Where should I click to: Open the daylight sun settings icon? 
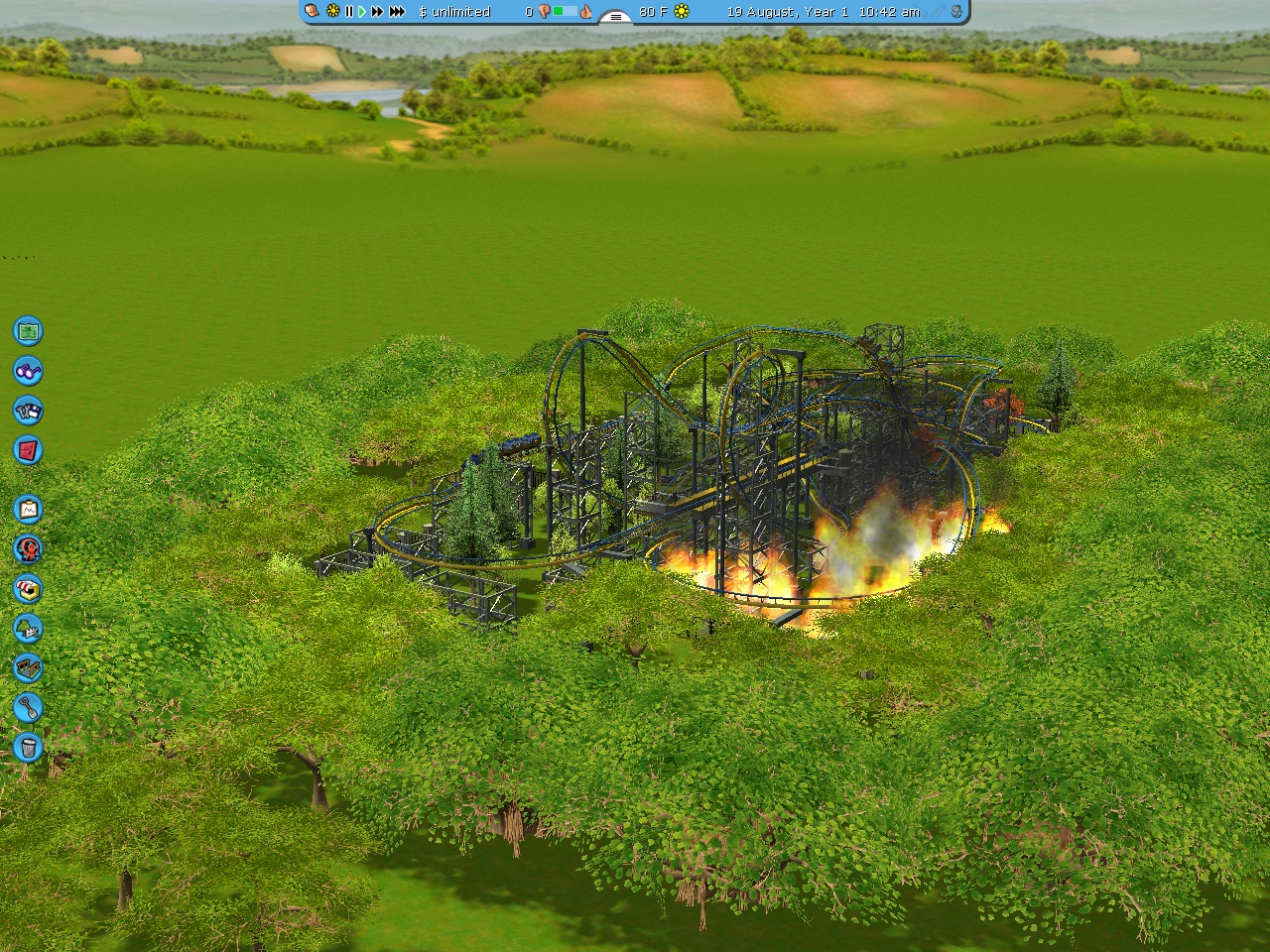pos(332,12)
